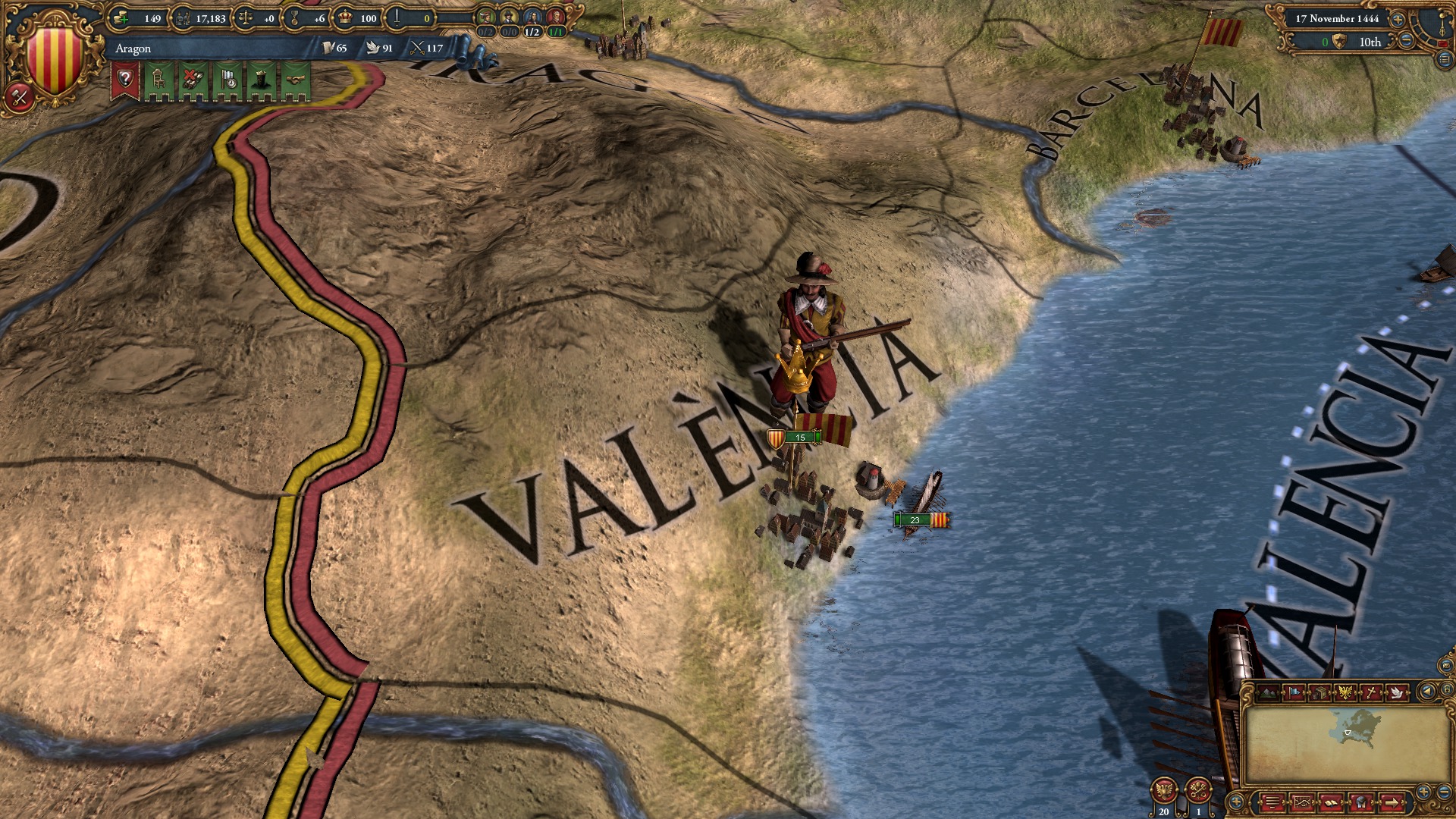Open the in-game wiki book icon
This screenshot has width=1456, height=819.
click(1330, 804)
